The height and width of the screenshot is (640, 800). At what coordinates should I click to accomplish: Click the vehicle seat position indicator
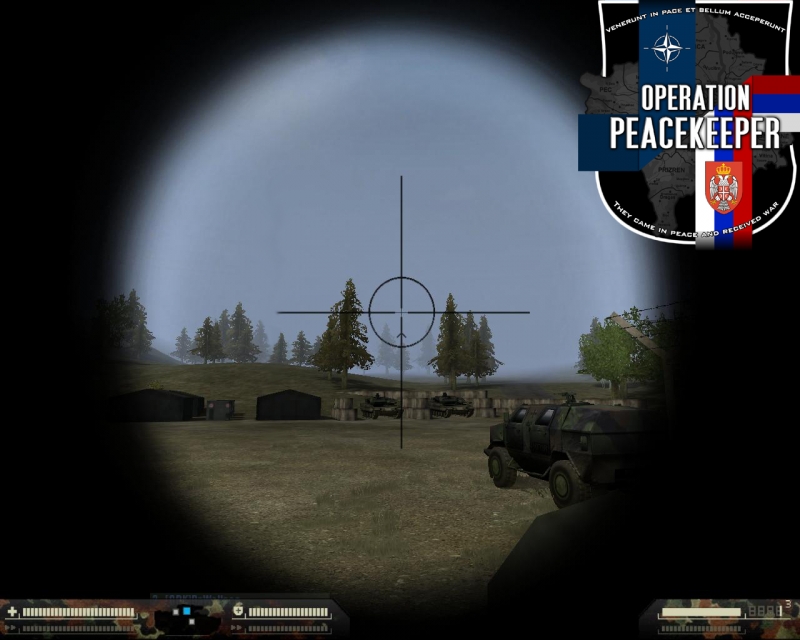188,610
